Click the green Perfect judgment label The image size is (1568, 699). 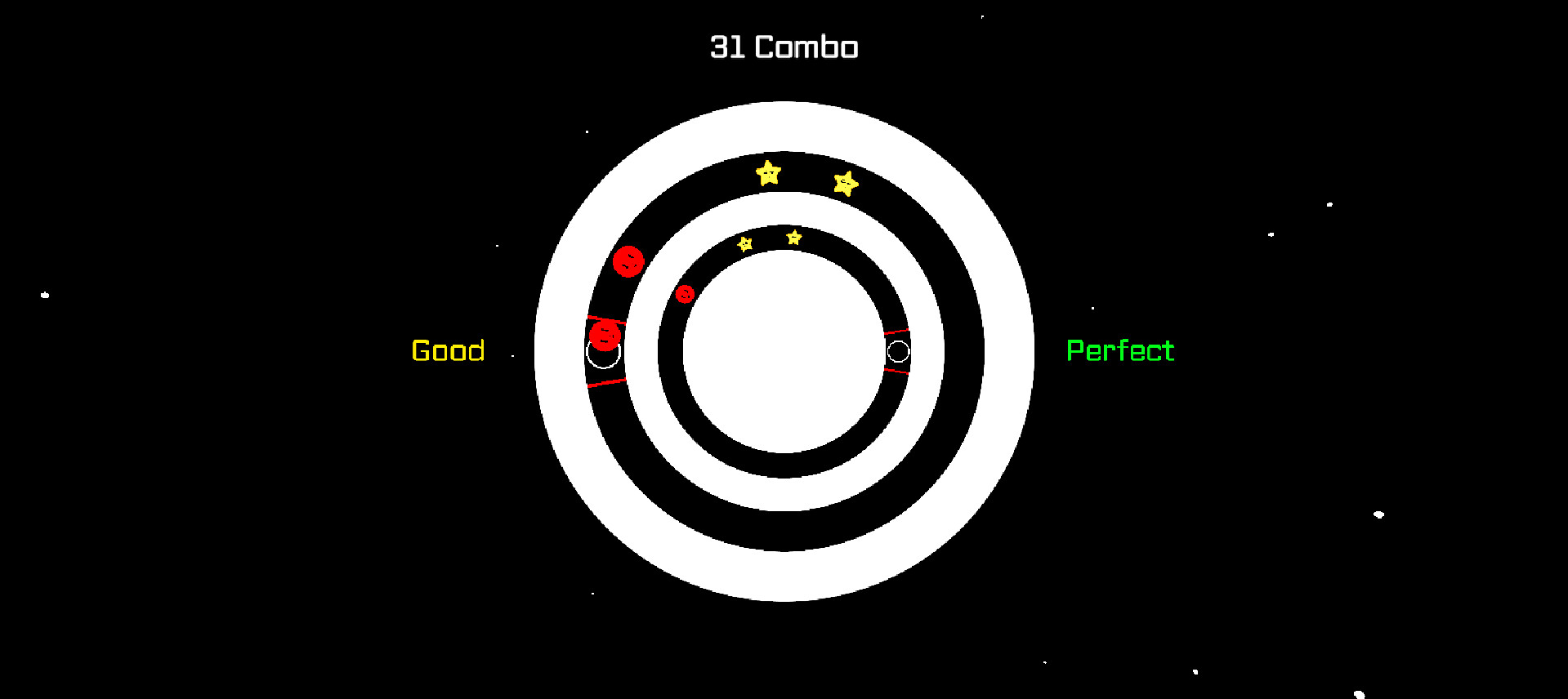pyautogui.click(x=1120, y=350)
